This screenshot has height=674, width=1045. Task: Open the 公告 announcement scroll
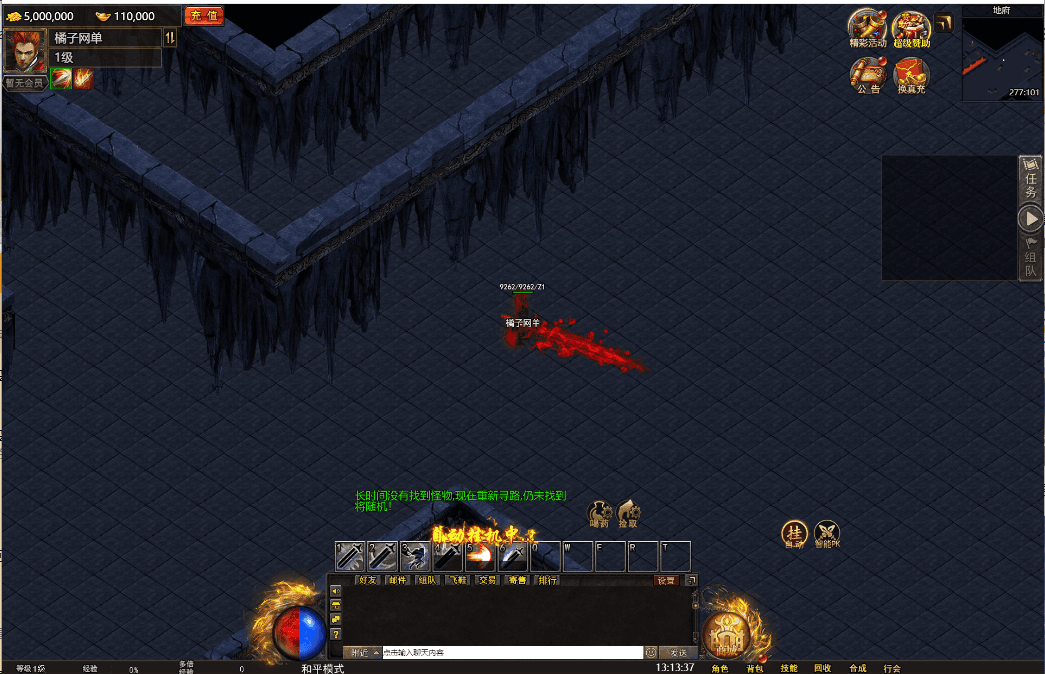coord(868,74)
